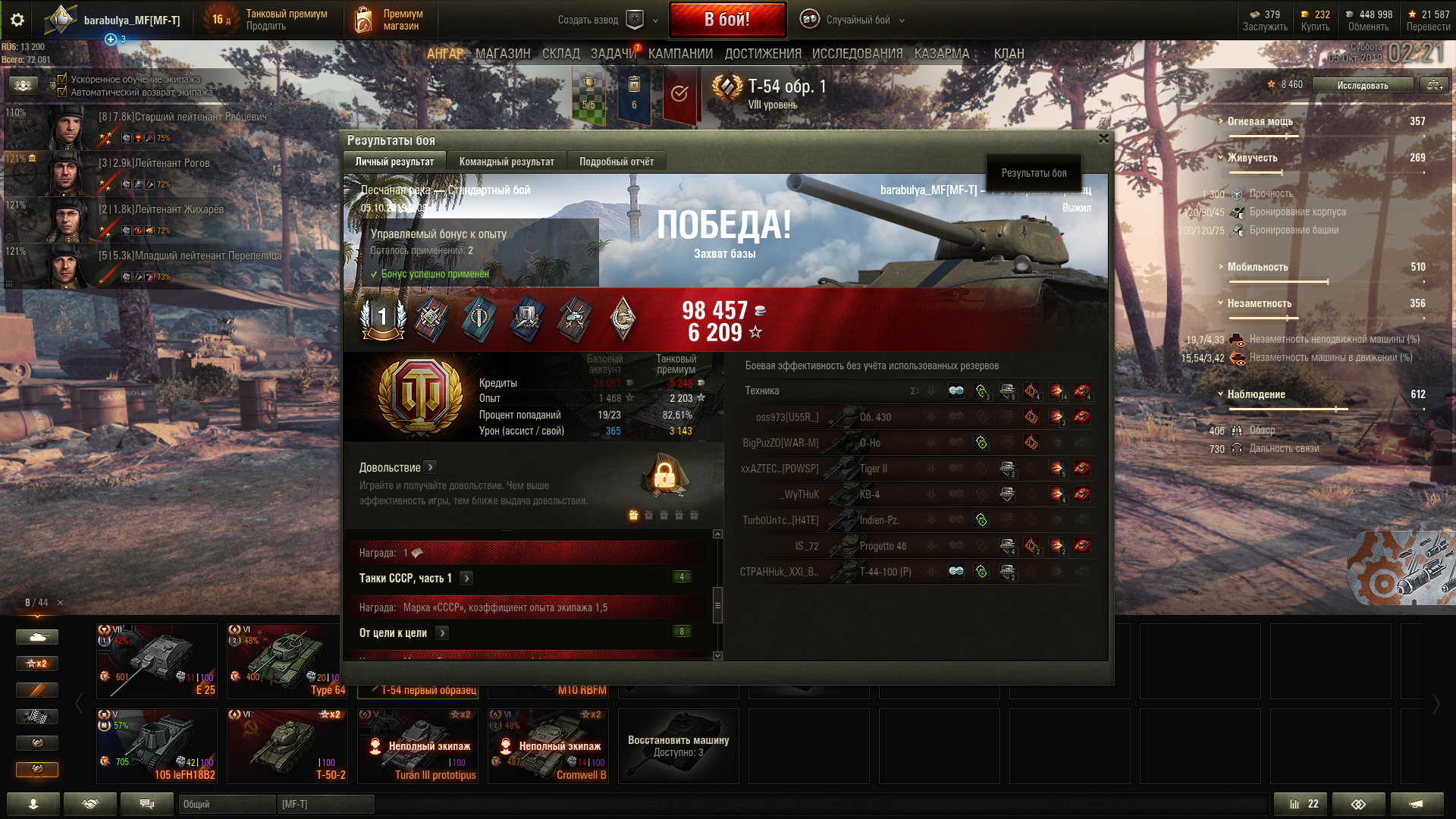Open the КАЗАРМА menu
The image size is (1456, 819).
click(941, 54)
